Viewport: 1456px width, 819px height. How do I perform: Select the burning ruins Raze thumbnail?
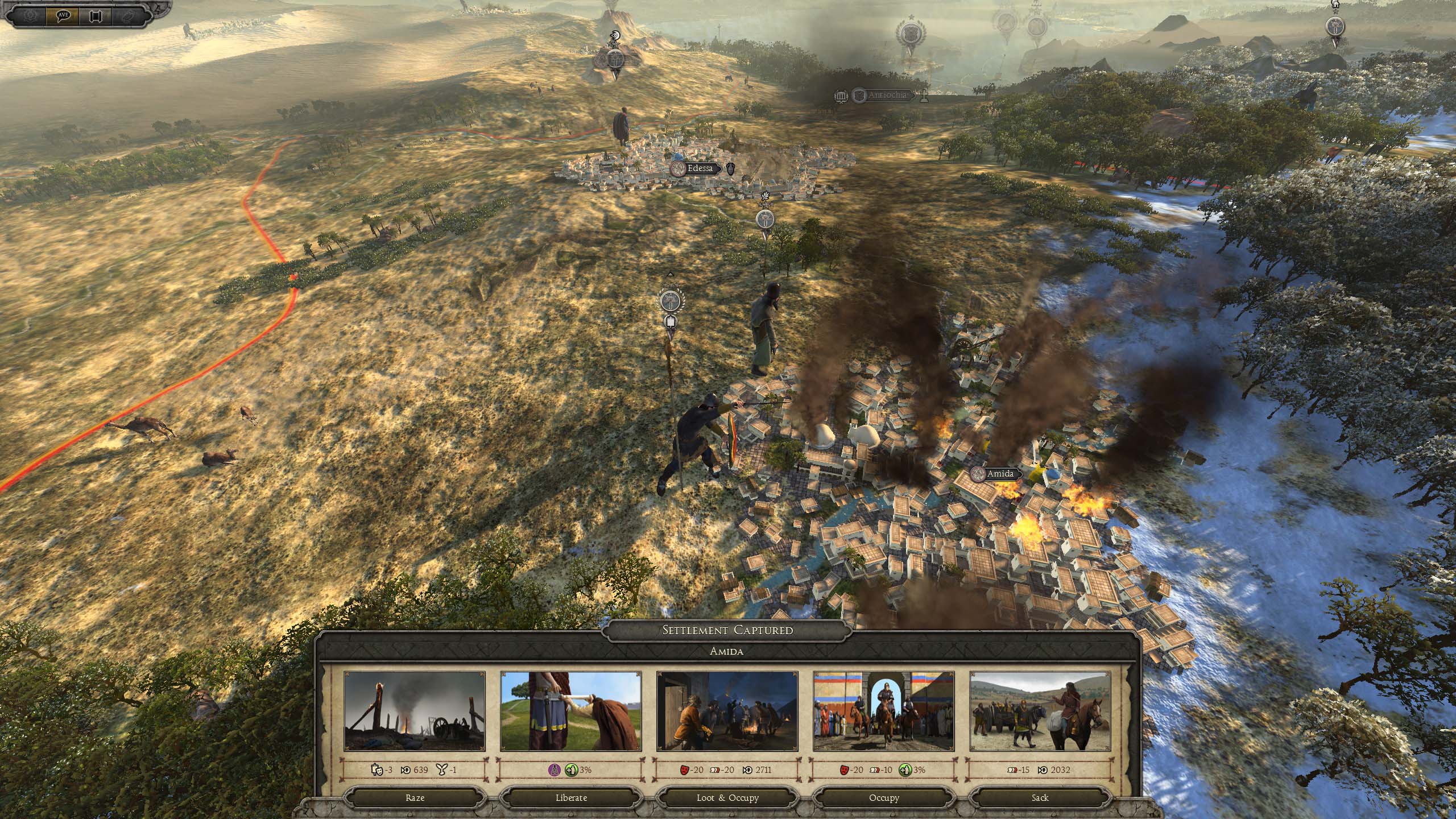415,711
